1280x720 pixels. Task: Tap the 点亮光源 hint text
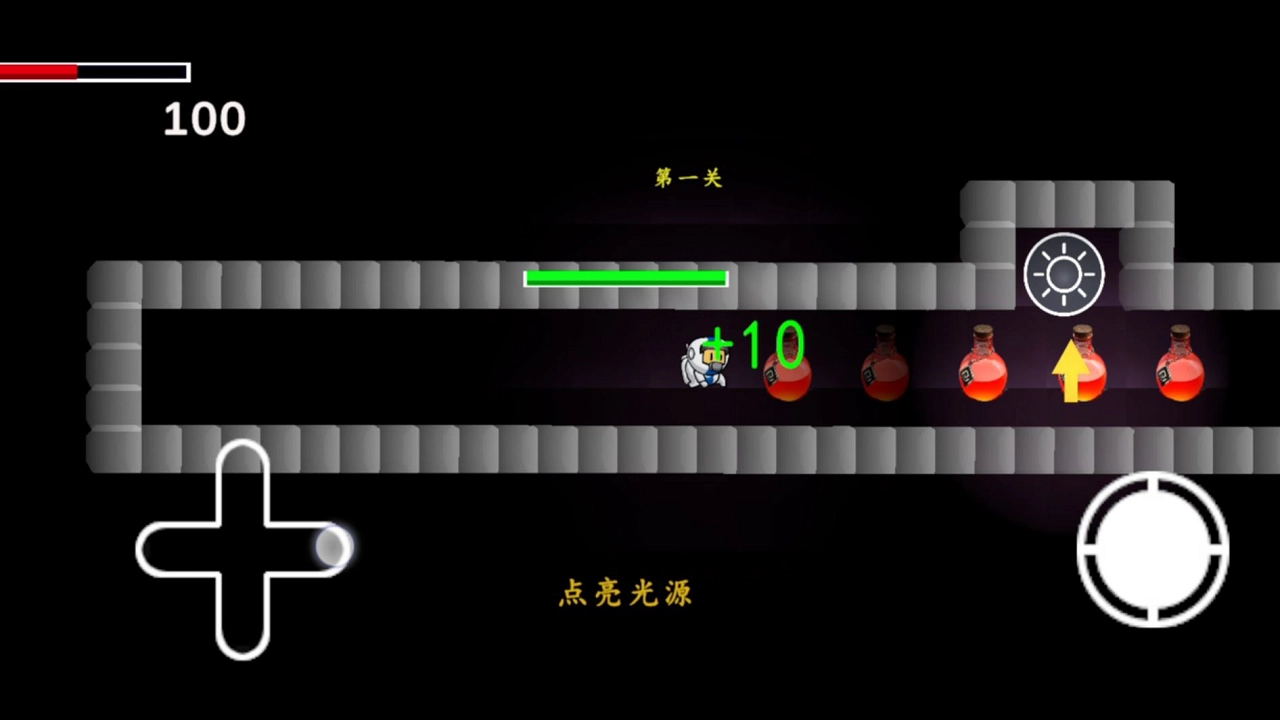point(625,594)
